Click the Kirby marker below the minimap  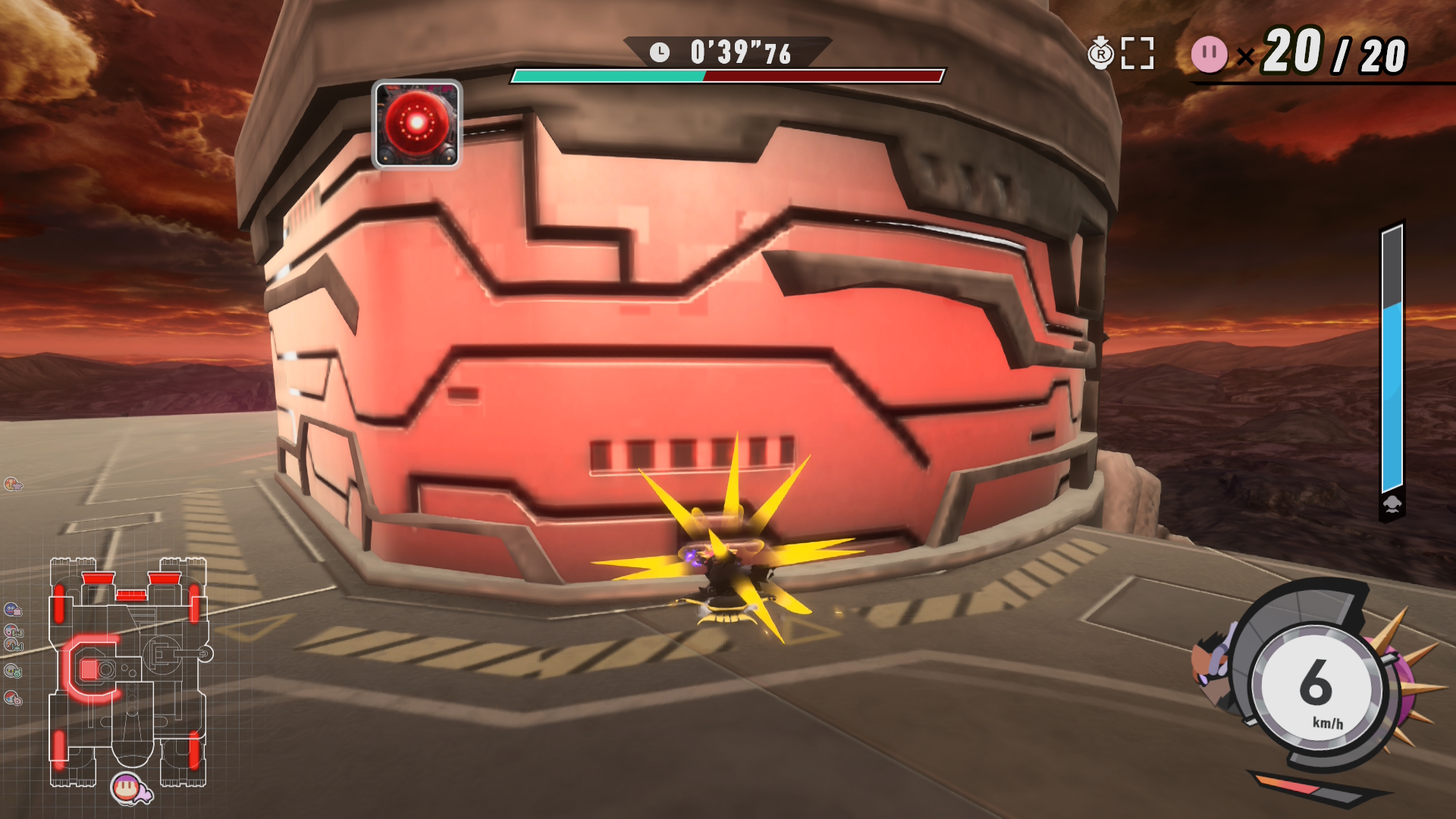coord(129,789)
